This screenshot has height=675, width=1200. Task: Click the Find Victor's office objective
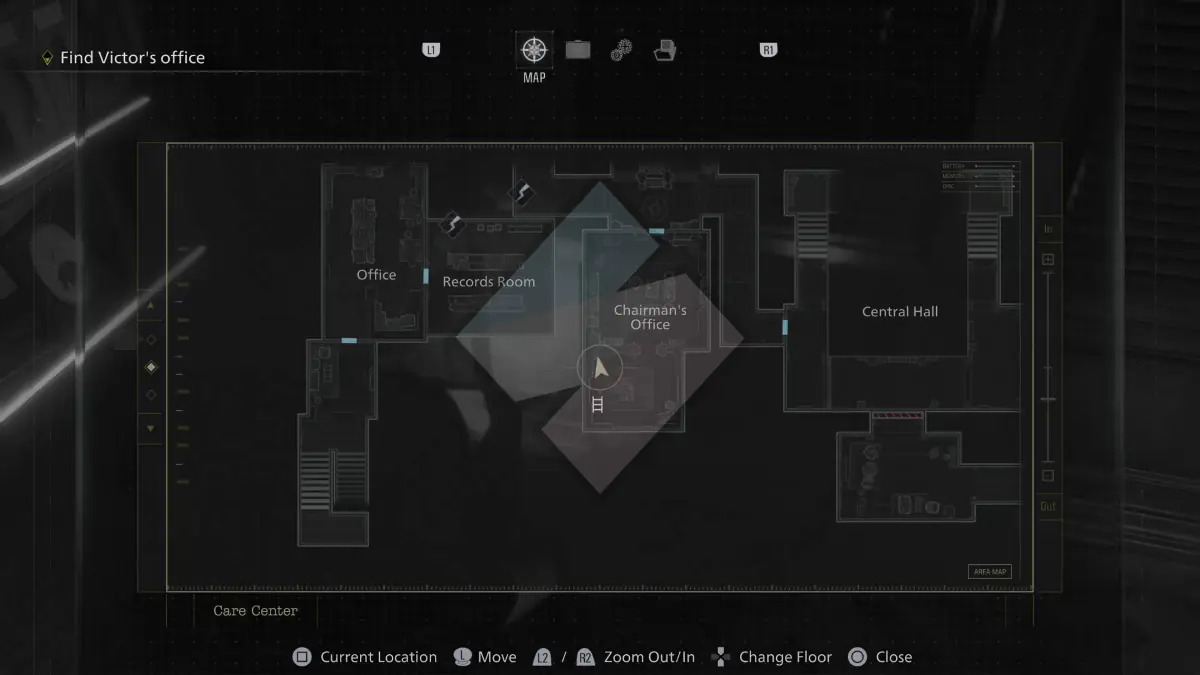(132, 58)
